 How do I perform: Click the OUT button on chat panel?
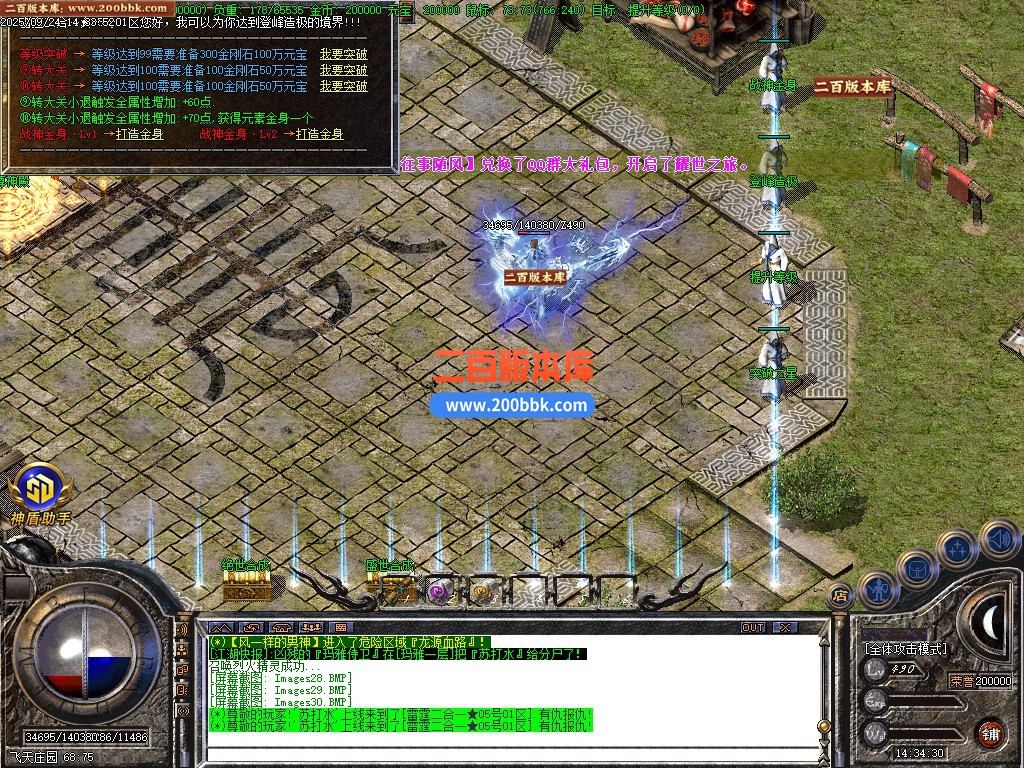(x=753, y=627)
